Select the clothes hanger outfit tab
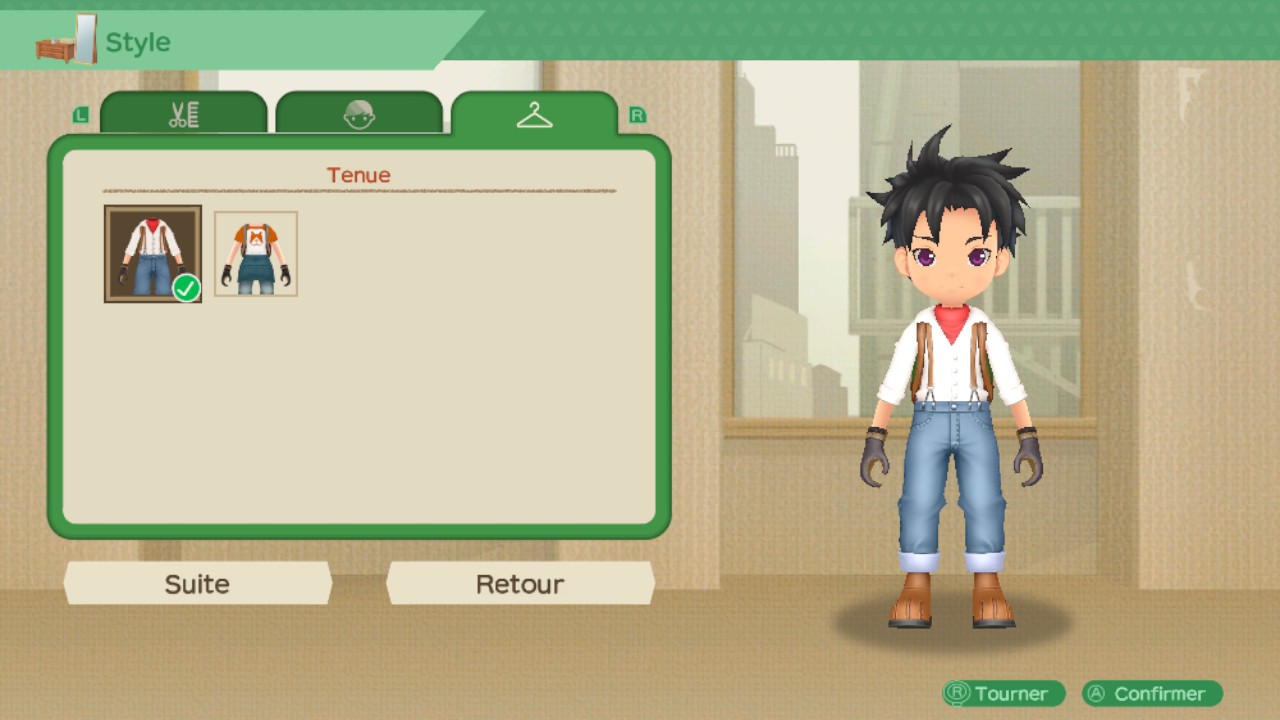The height and width of the screenshot is (720, 1280). click(x=534, y=115)
